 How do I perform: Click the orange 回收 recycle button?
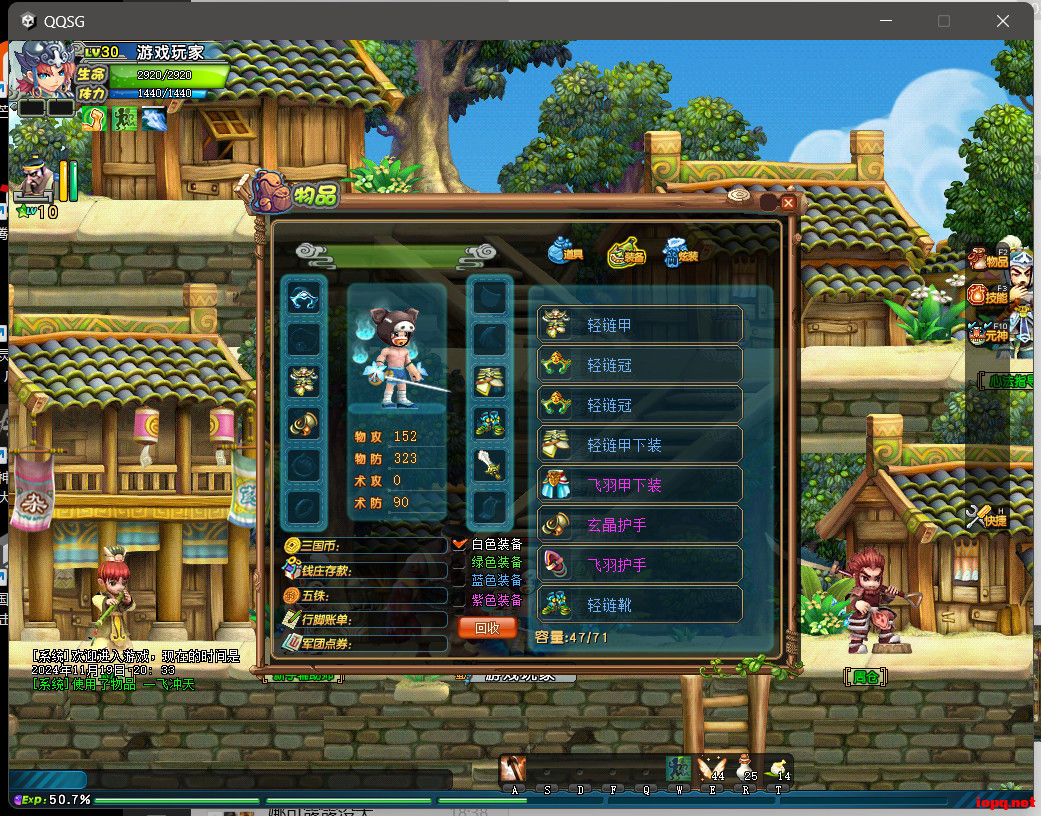487,628
